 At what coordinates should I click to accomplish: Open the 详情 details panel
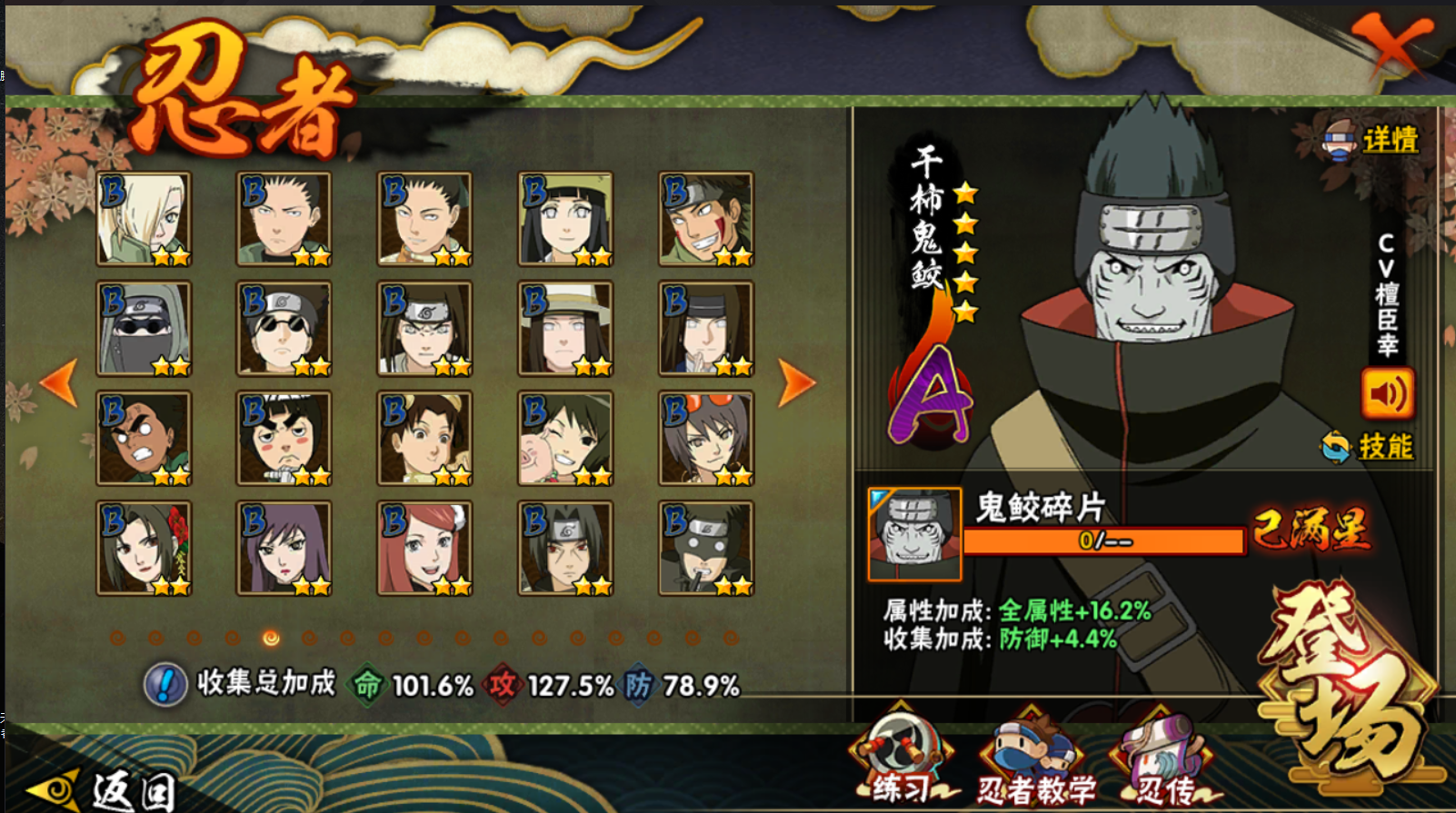pos(1372,140)
